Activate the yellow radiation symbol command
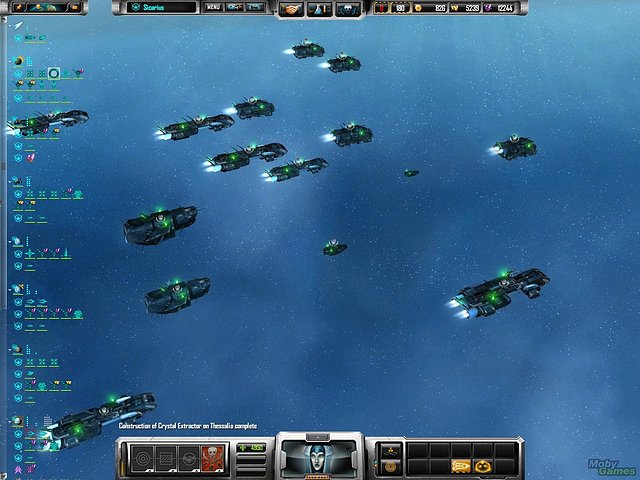This screenshot has width=640, height=480. coord(483,466)
